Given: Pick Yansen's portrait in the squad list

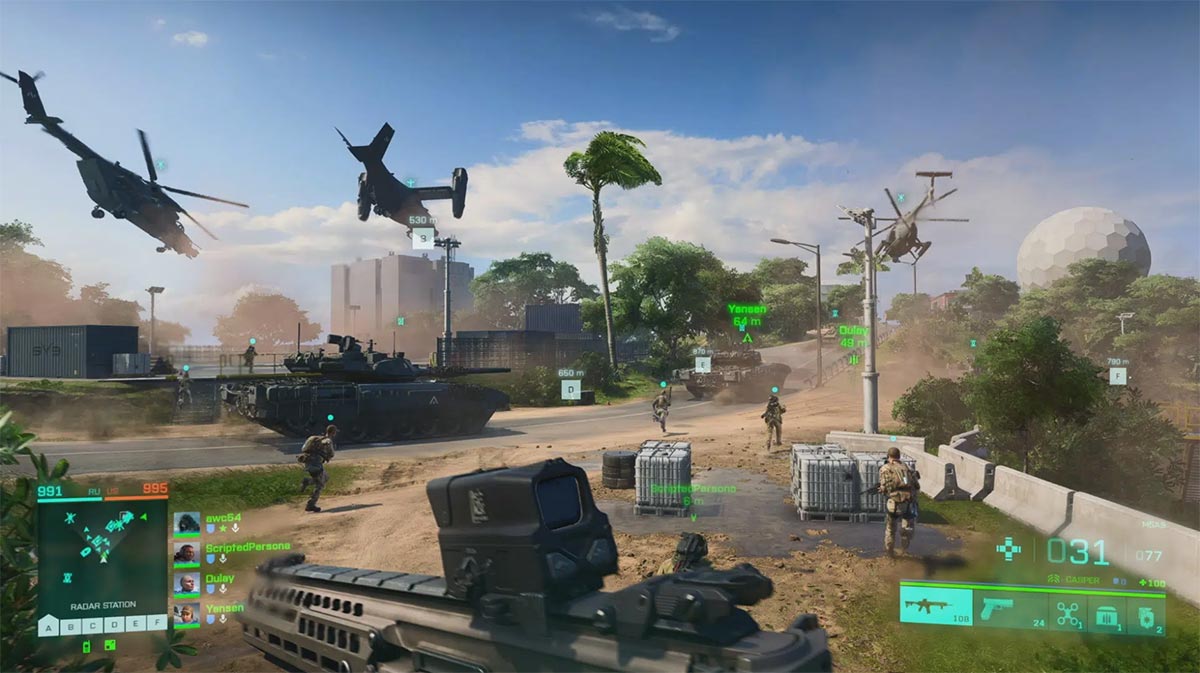Looking at the screenshot, I should tap(186, 613).
